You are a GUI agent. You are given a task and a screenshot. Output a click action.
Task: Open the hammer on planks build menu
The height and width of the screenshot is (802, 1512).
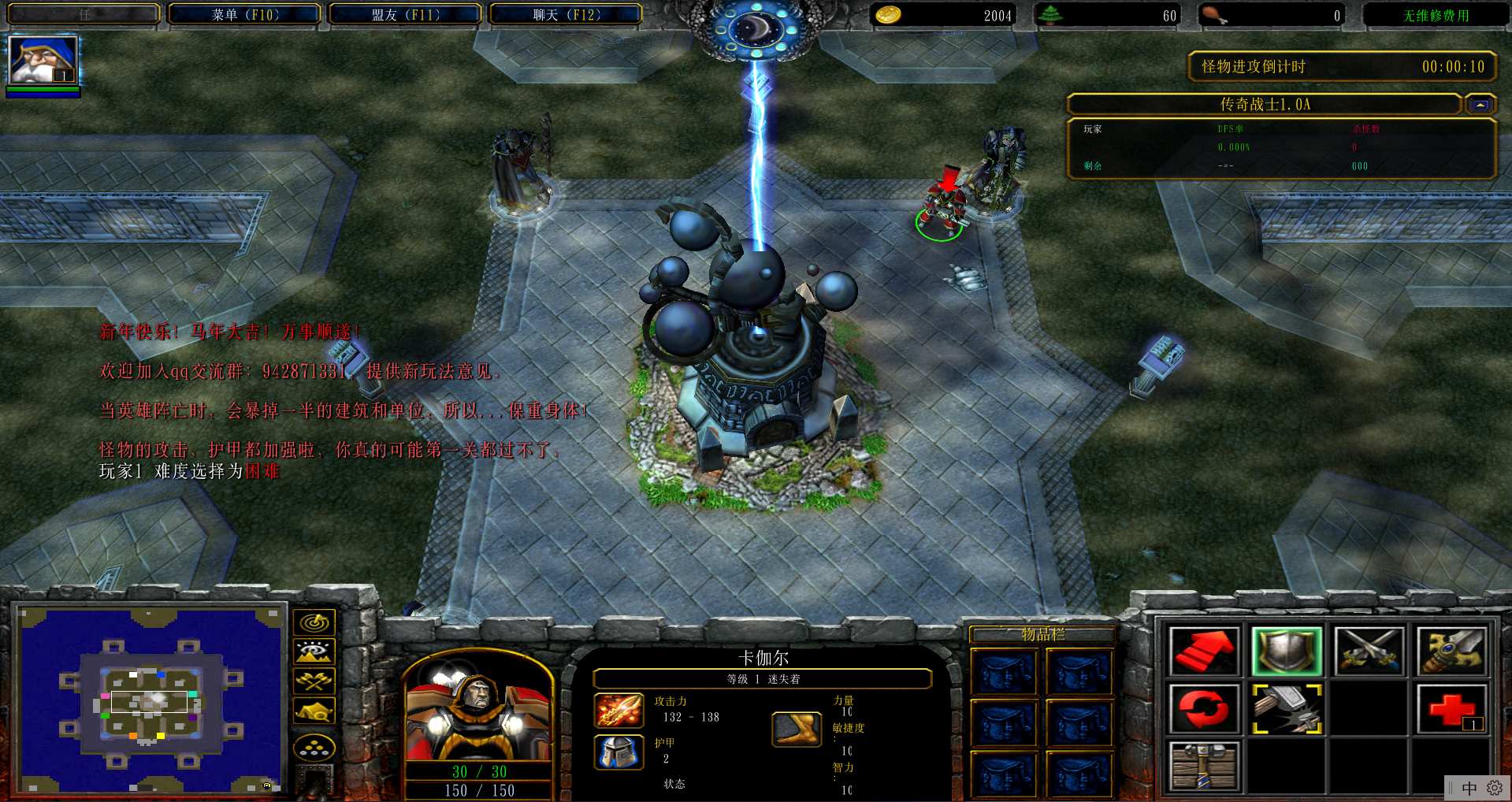(x=1204, y=765)
